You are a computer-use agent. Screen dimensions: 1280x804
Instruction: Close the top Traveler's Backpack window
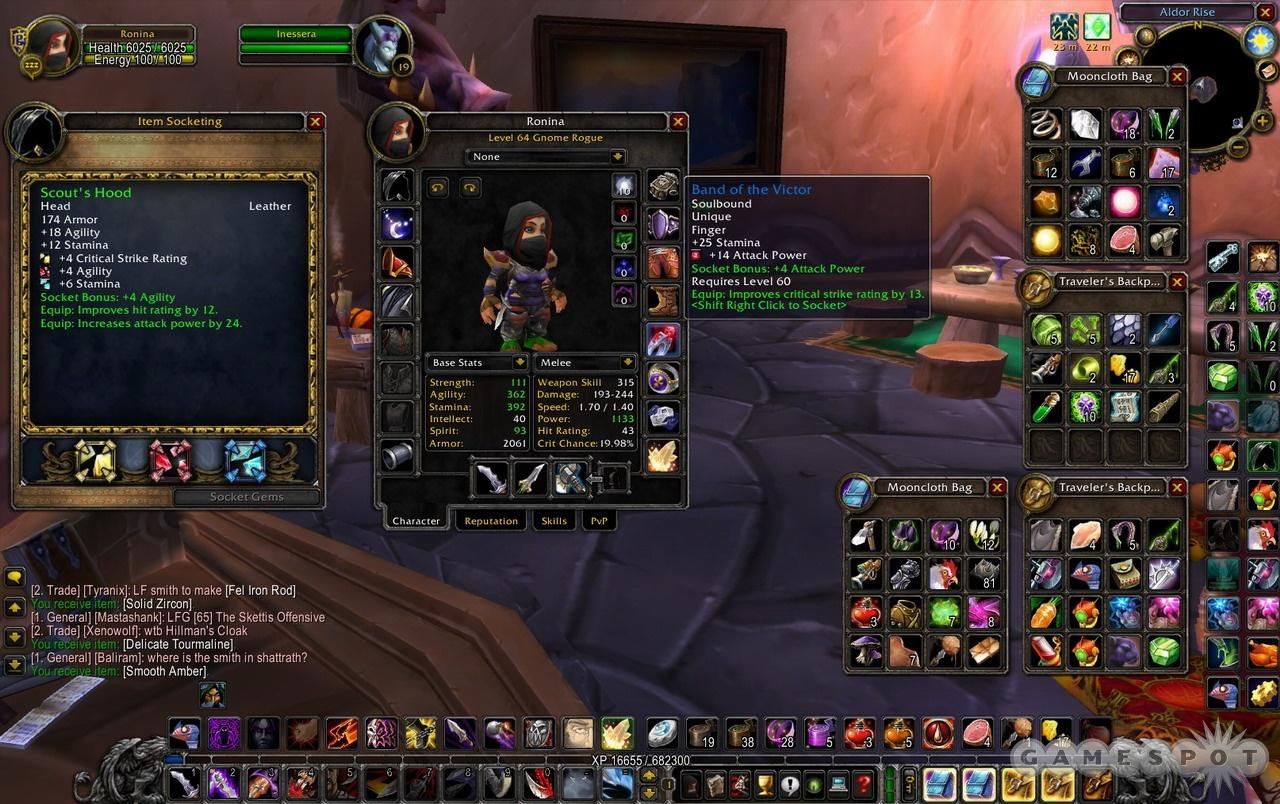tap(1177, 282)
